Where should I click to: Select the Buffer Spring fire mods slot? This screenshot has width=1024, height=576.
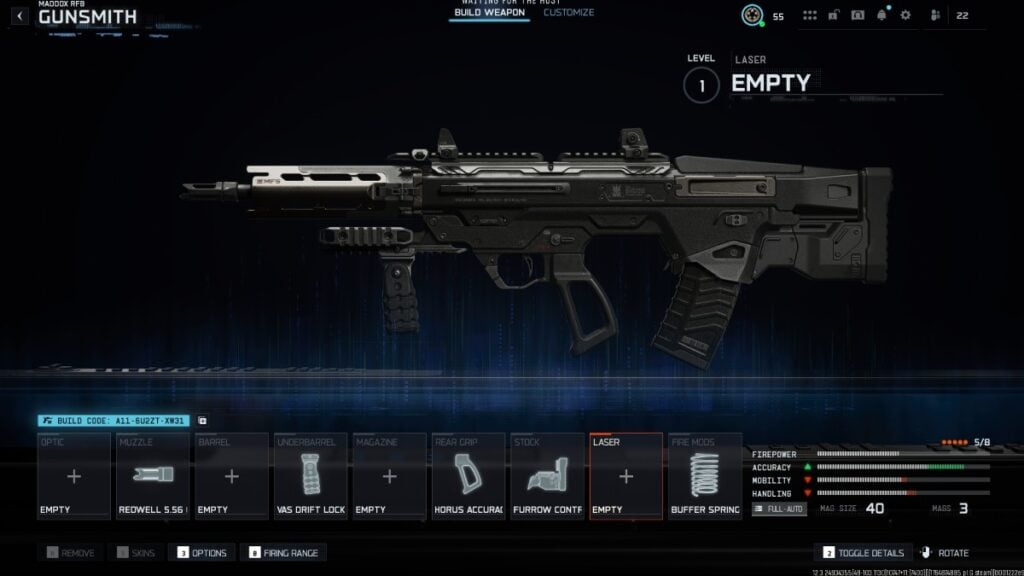(x=705, y=476)
